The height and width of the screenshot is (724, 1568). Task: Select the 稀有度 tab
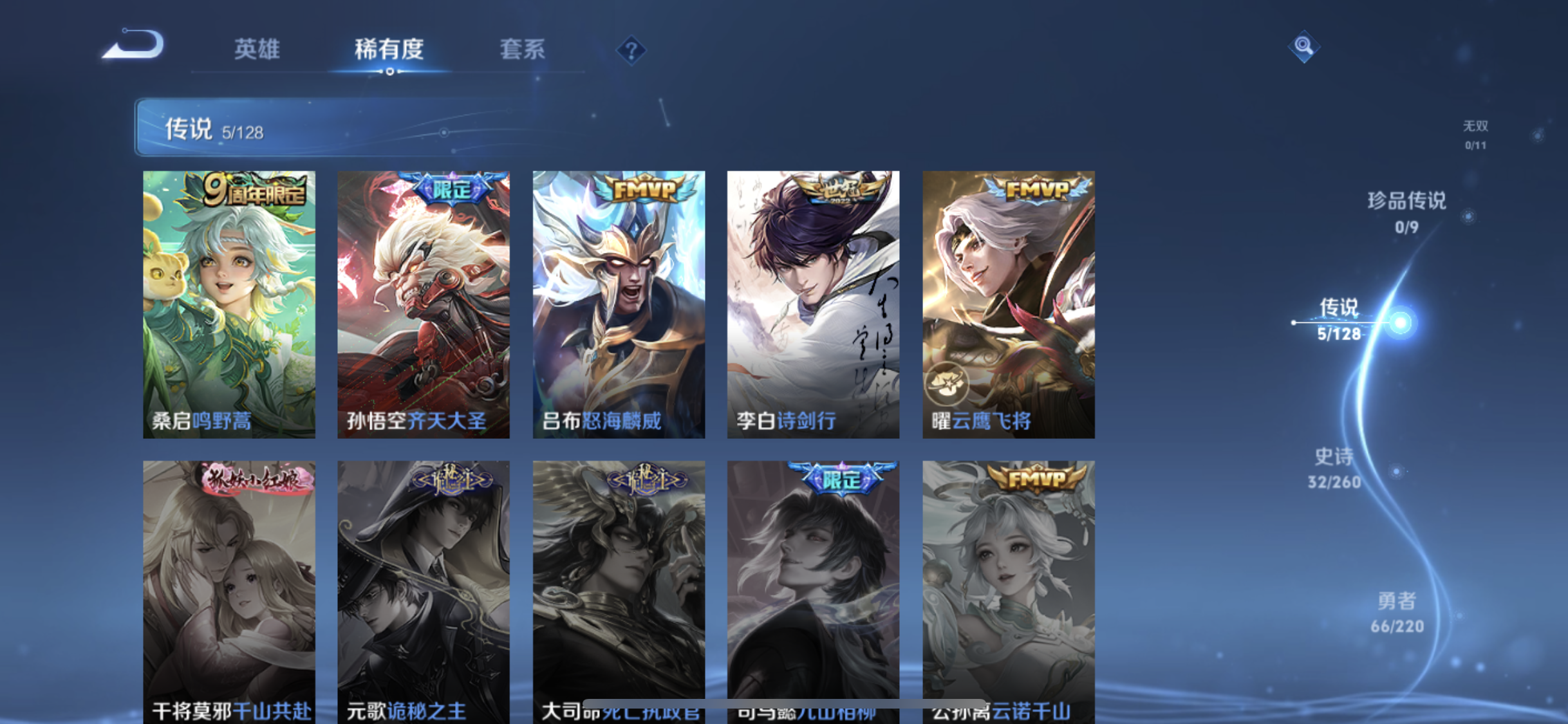click(x=389, y=49)
